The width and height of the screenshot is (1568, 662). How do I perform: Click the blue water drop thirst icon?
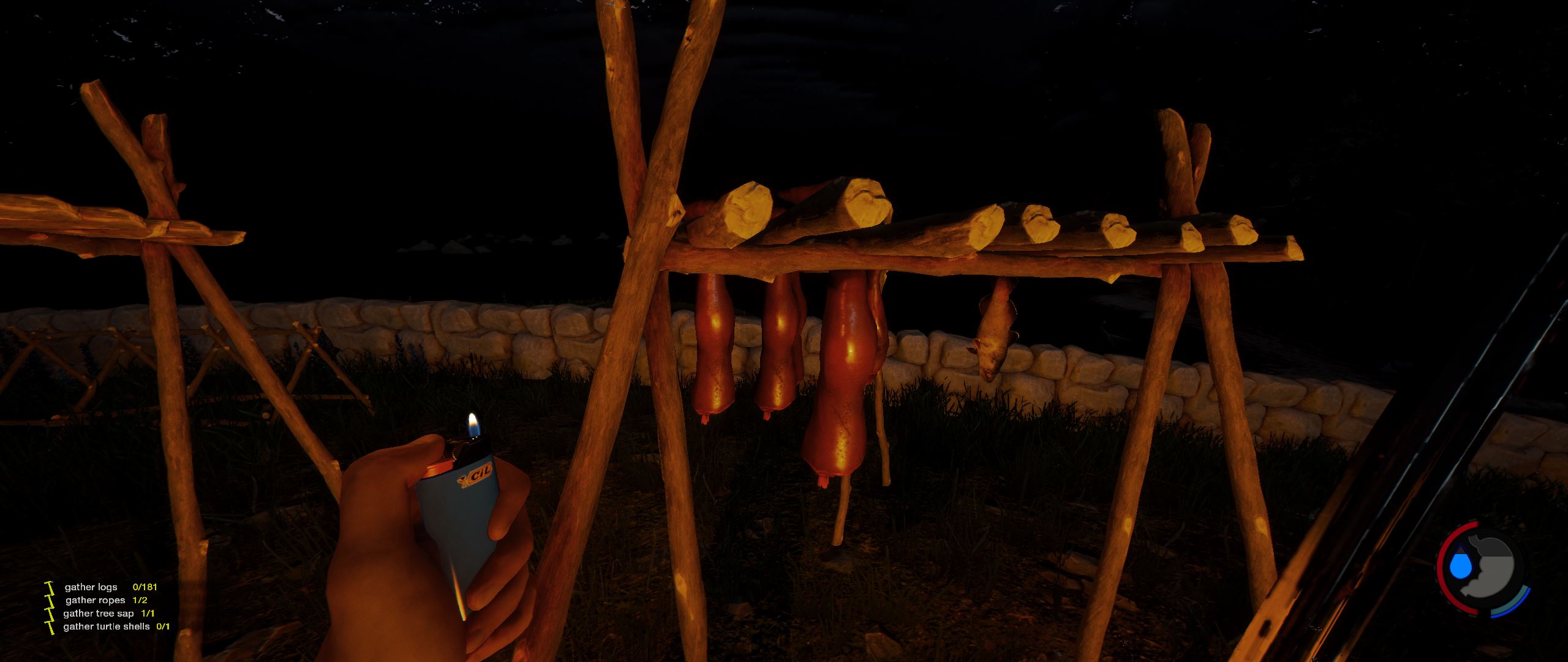[x=1460, y=565]
